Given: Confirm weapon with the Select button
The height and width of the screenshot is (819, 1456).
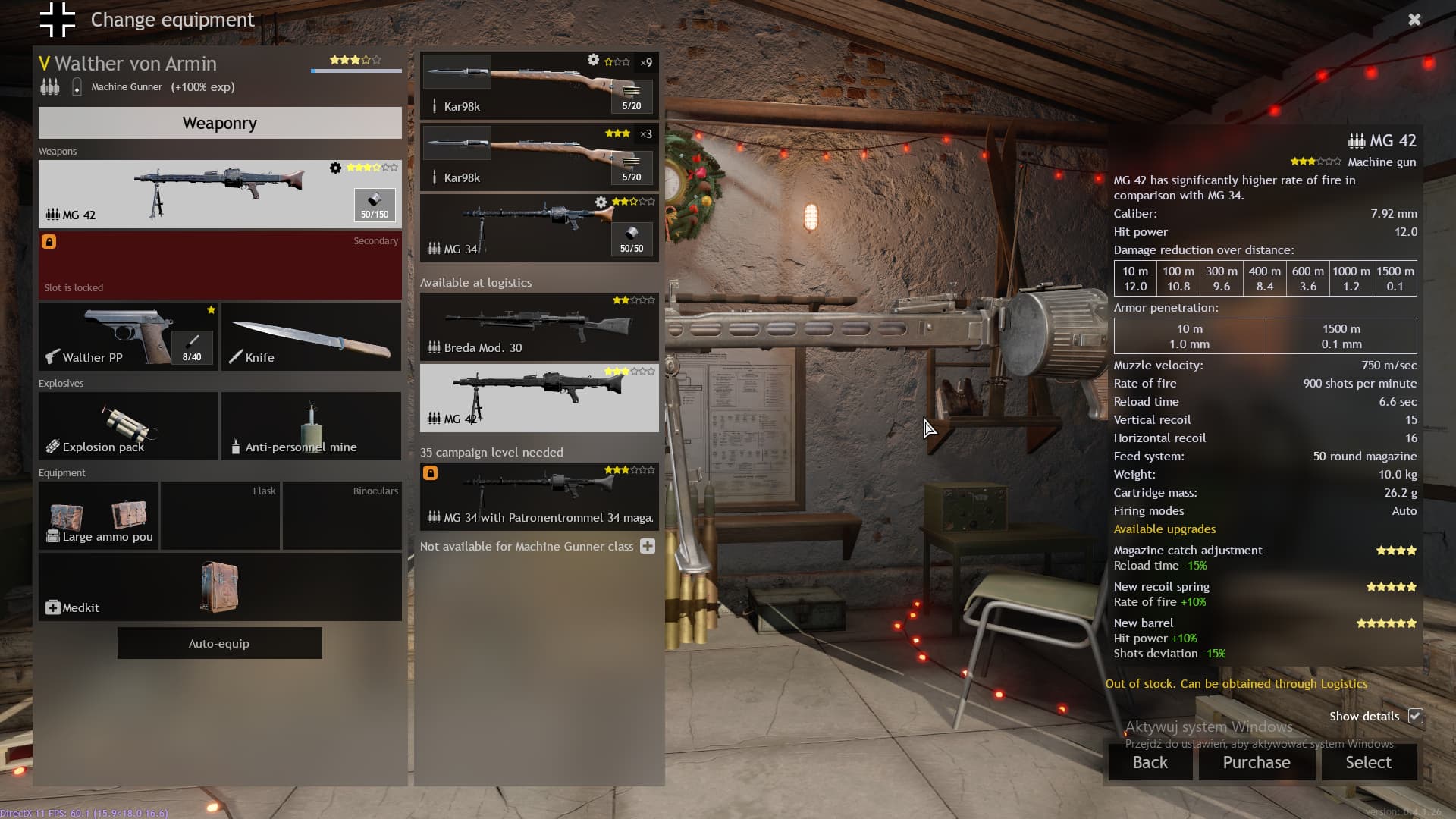Looking at the screenshot, I should tap(1368, 762).
